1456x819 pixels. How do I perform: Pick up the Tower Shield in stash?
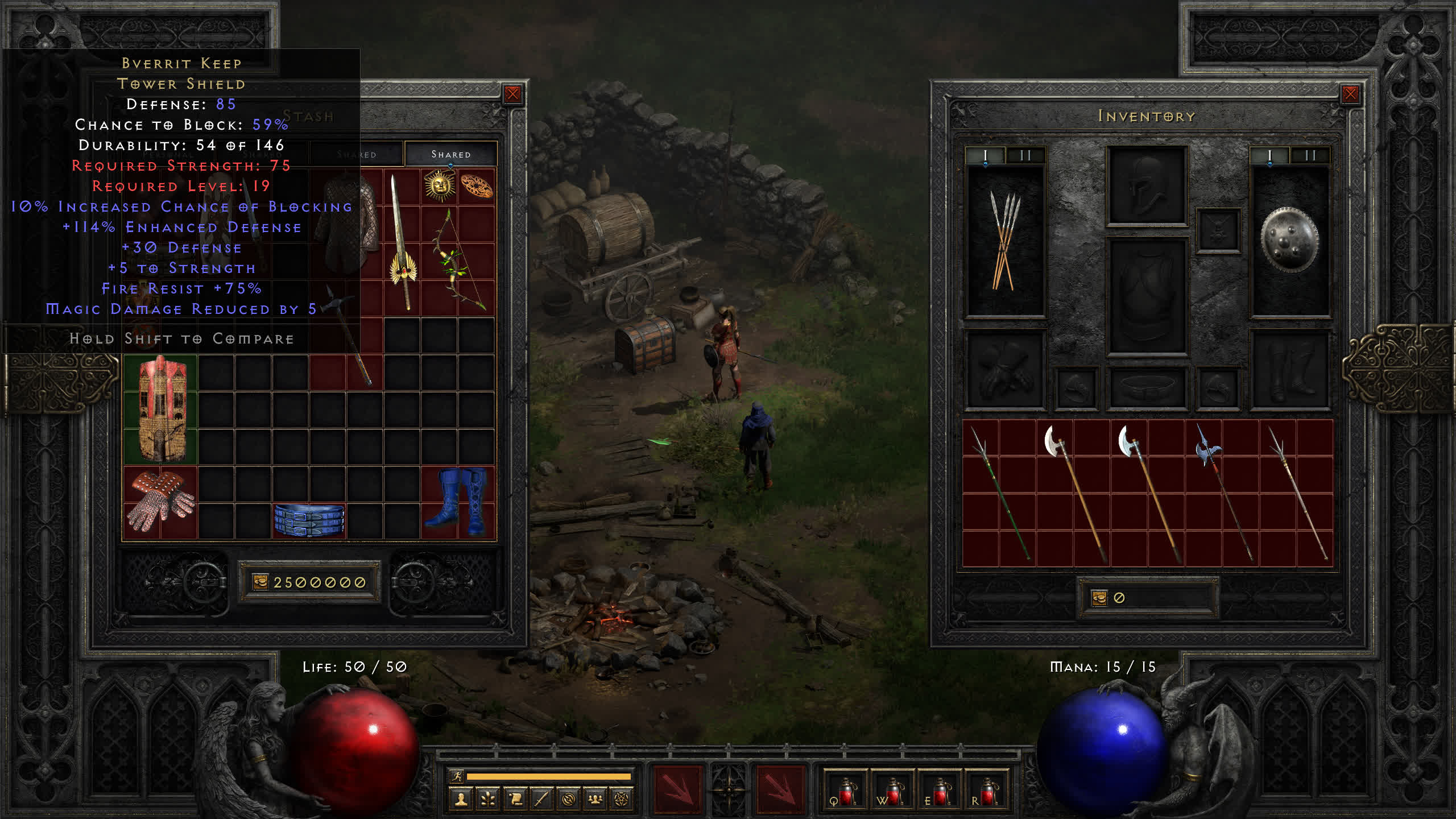(x=161, y=408)
